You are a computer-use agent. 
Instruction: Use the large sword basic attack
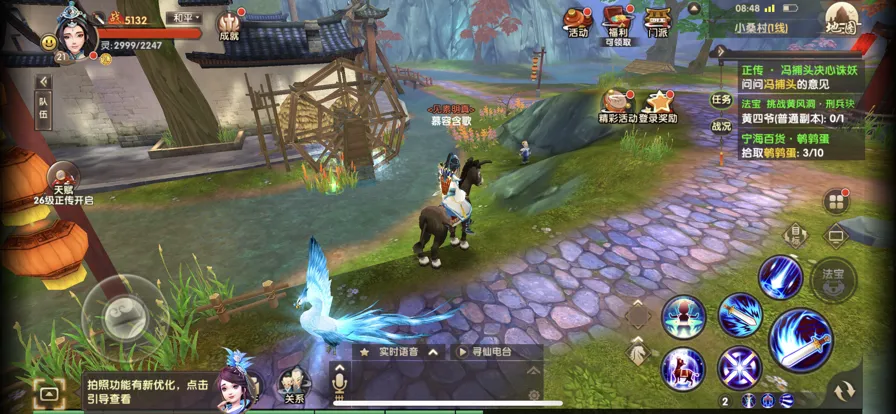click(800, 340)
